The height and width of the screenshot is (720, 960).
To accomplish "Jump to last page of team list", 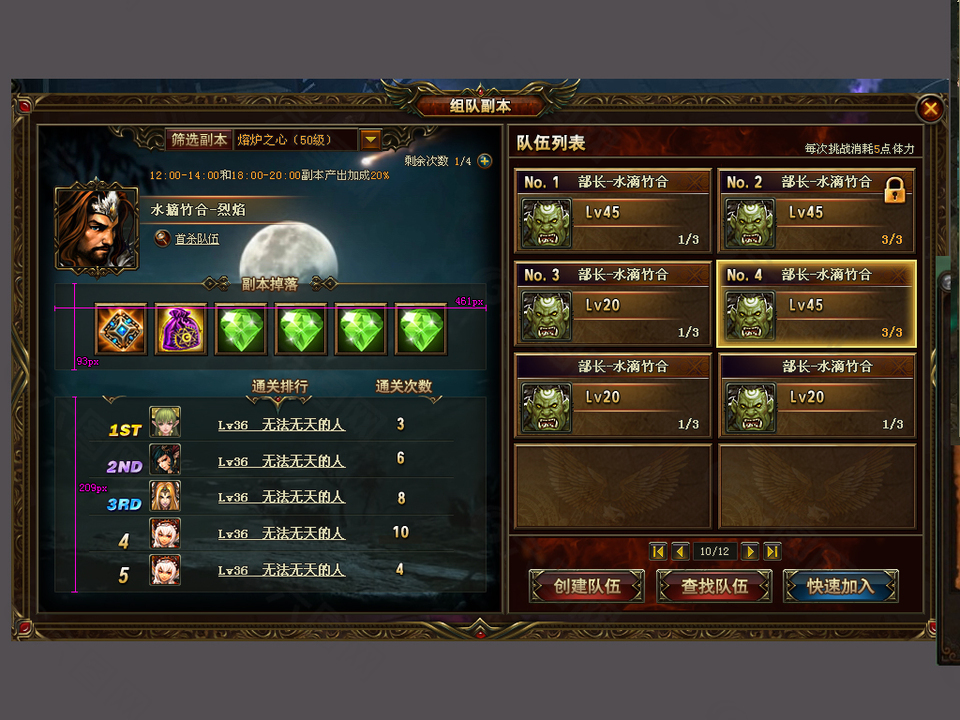I will pyautogui.click(x=772, y=551).
